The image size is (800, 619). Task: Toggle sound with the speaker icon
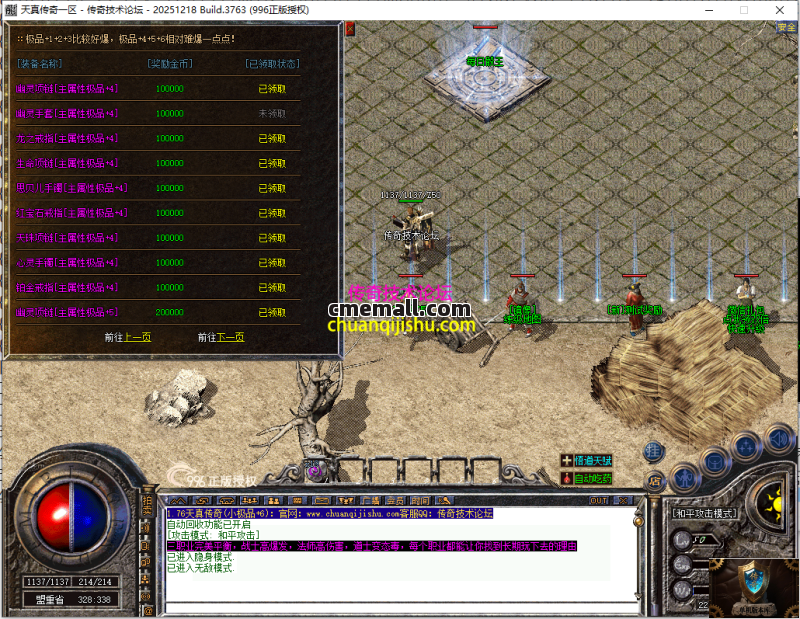[x=778, y=437]
